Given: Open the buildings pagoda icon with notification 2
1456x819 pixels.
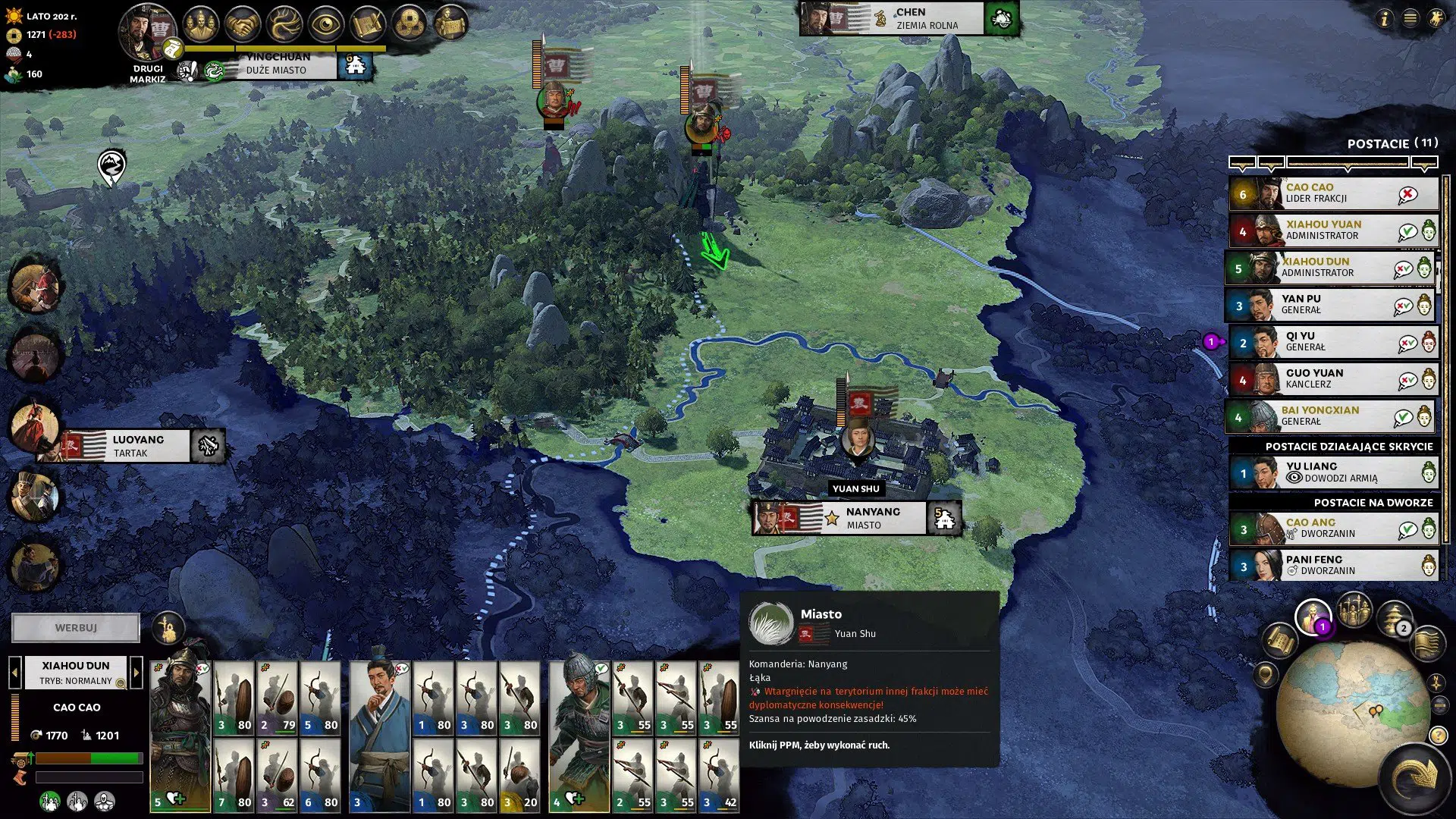Looking at the screenshot, I should 1392,616.
